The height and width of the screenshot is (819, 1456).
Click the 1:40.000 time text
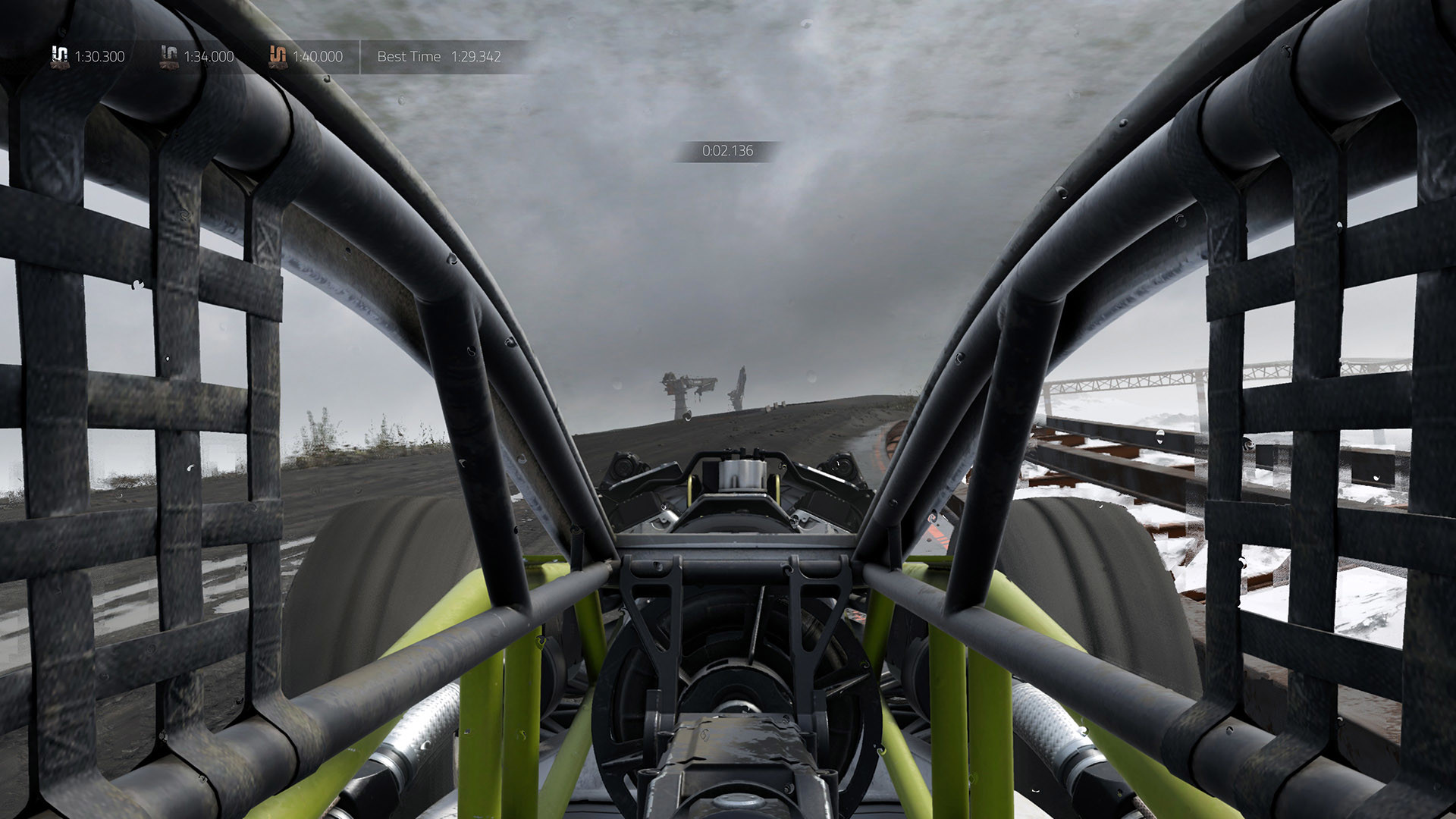pyautogui.click(x=318, y=56)
